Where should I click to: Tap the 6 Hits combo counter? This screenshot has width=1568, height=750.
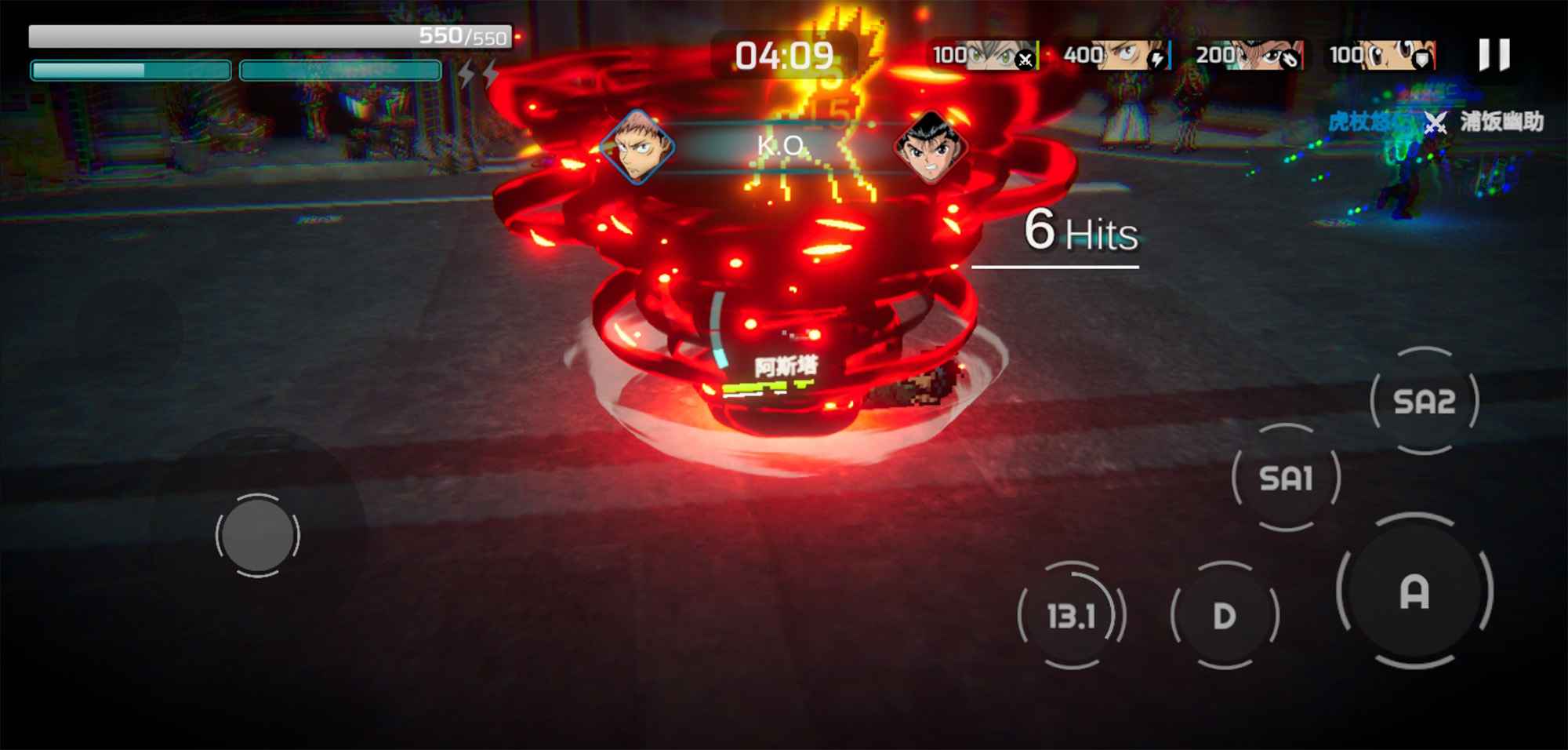[1080, 231]
